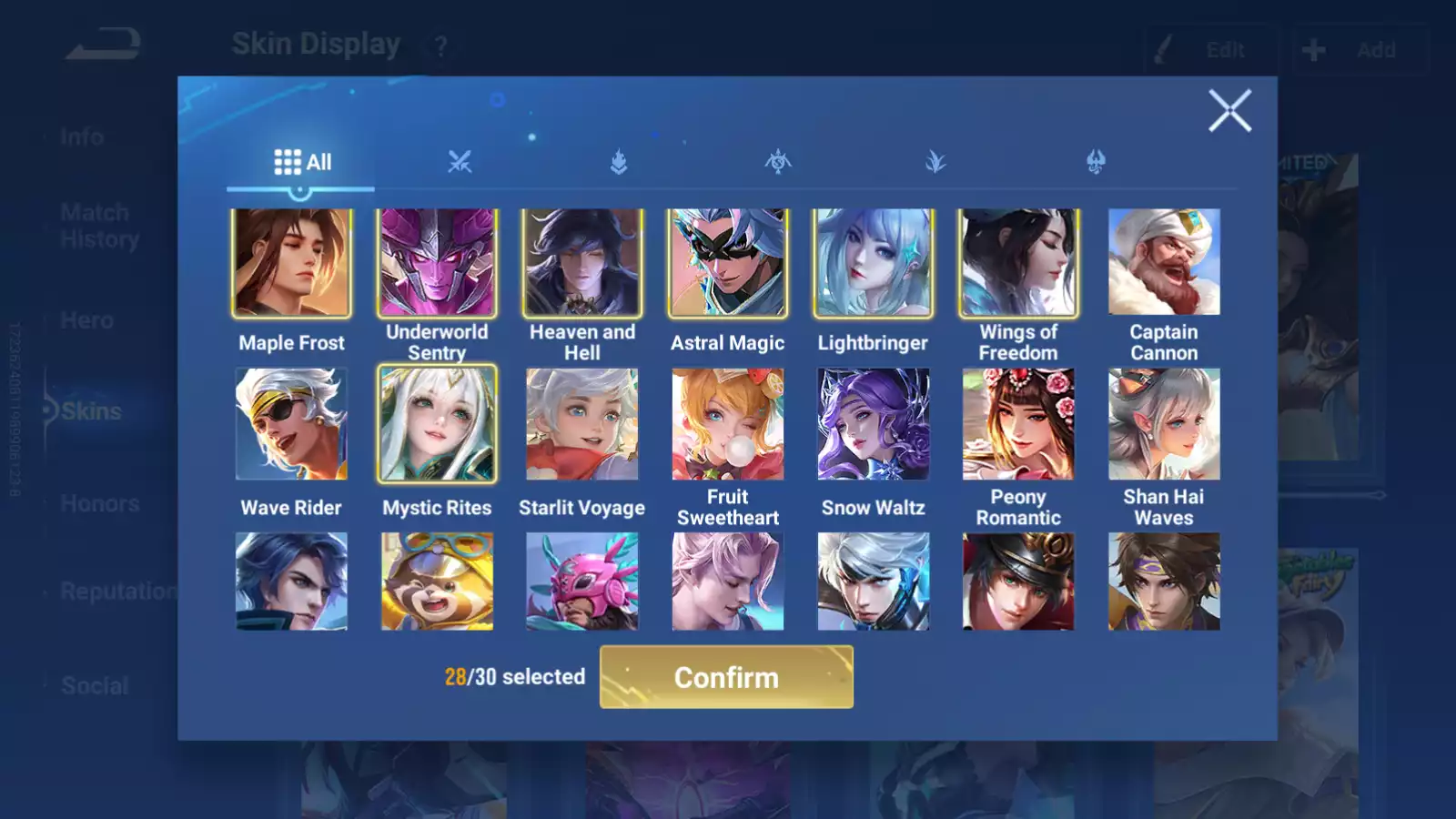Viewport: 1456px width, 819px height.
Task: Select the assassin arrow role filter icon
Action: 621,161
